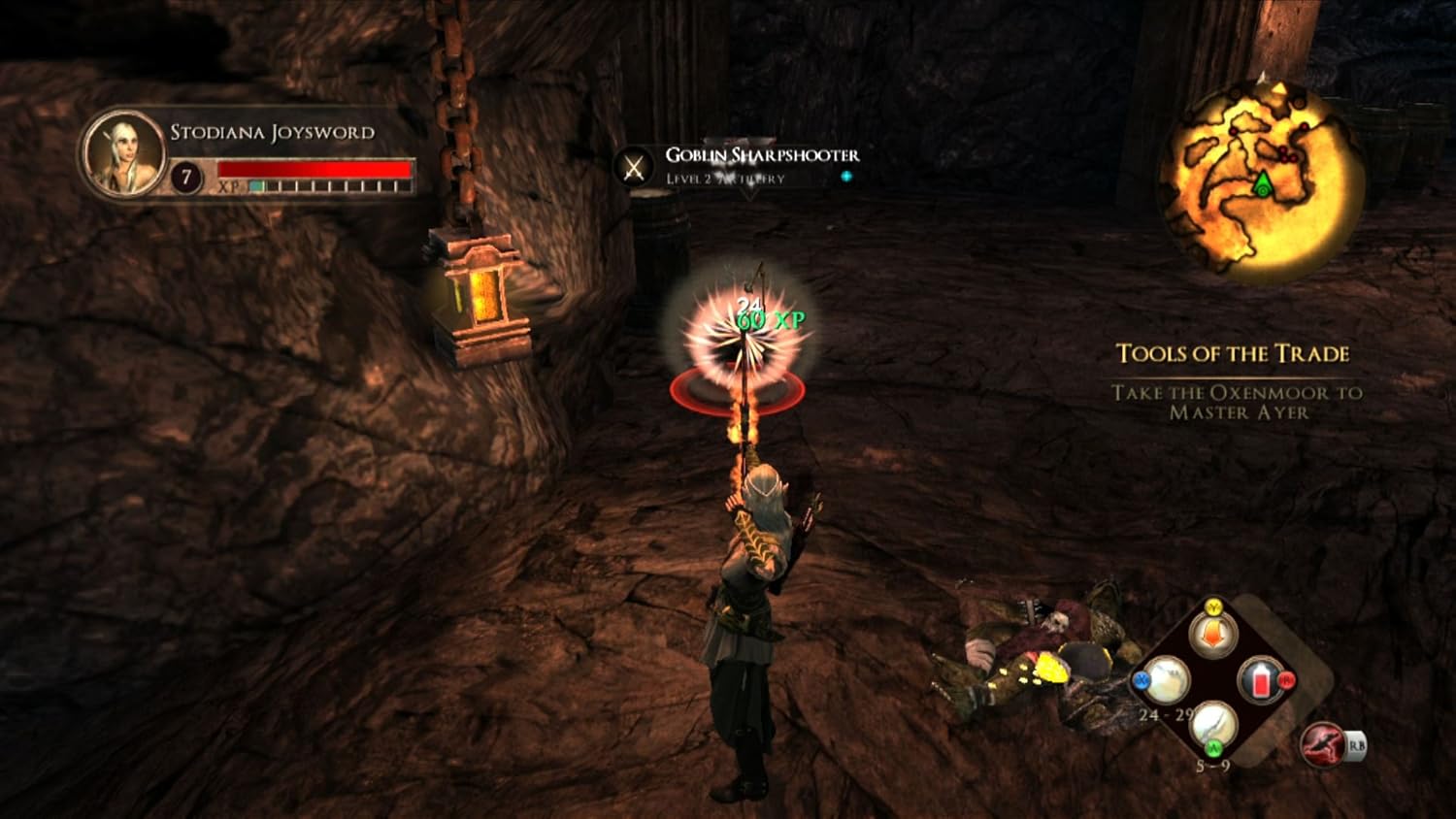Open the circular minimap
This screenshot has width=1456, height=819.
pyautogui.click(x=1261, y=180)
